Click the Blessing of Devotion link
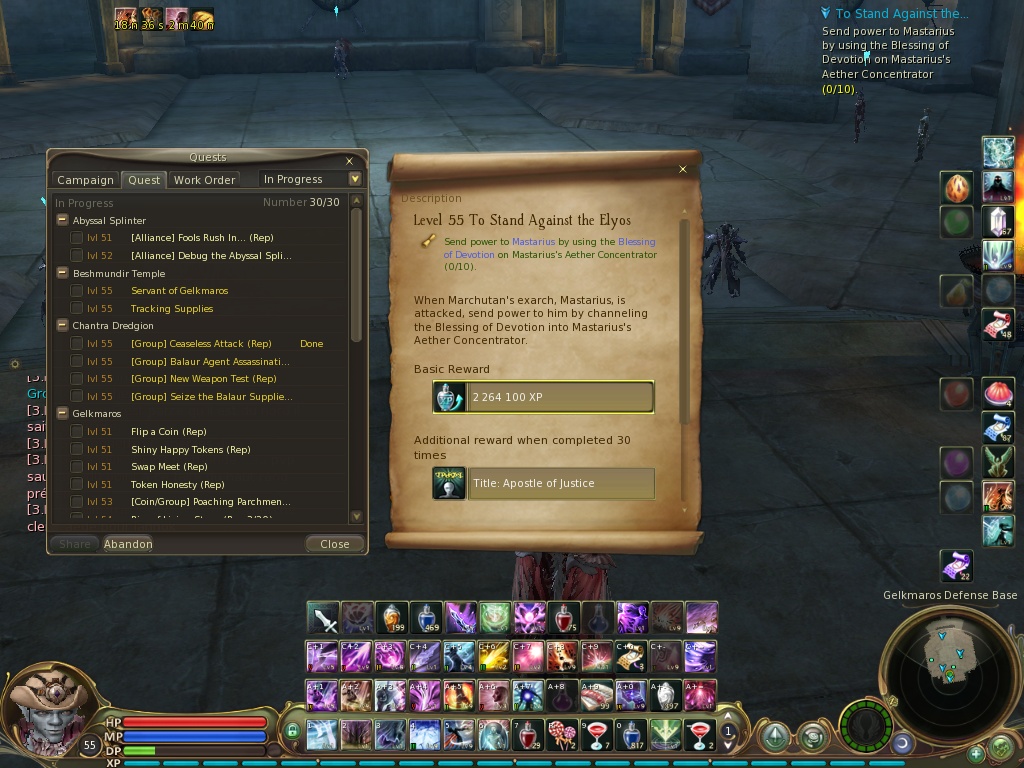 636,242
